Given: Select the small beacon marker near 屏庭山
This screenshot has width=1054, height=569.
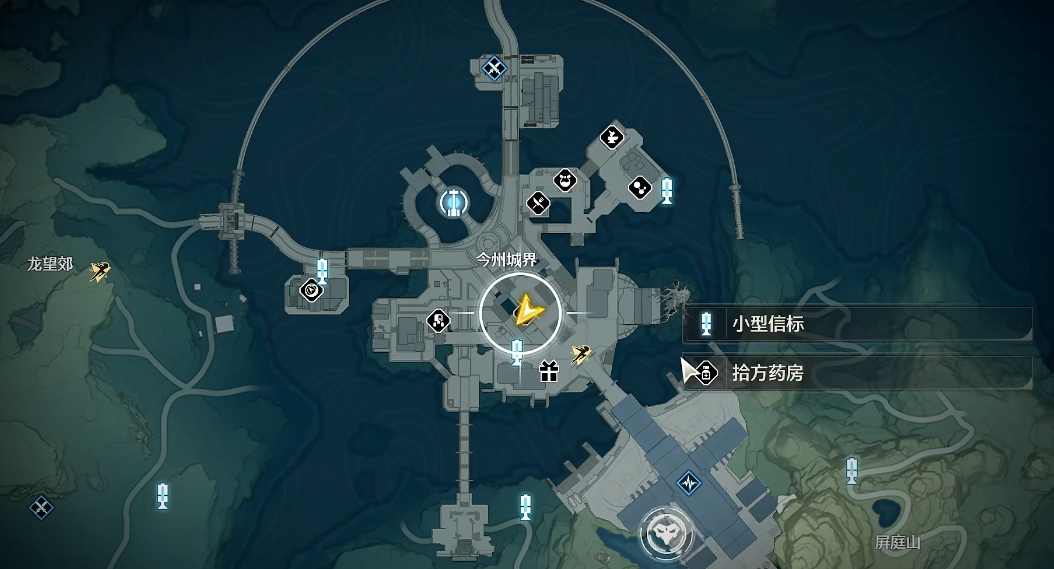Looking at the screenshot, I should coord(852,470).
